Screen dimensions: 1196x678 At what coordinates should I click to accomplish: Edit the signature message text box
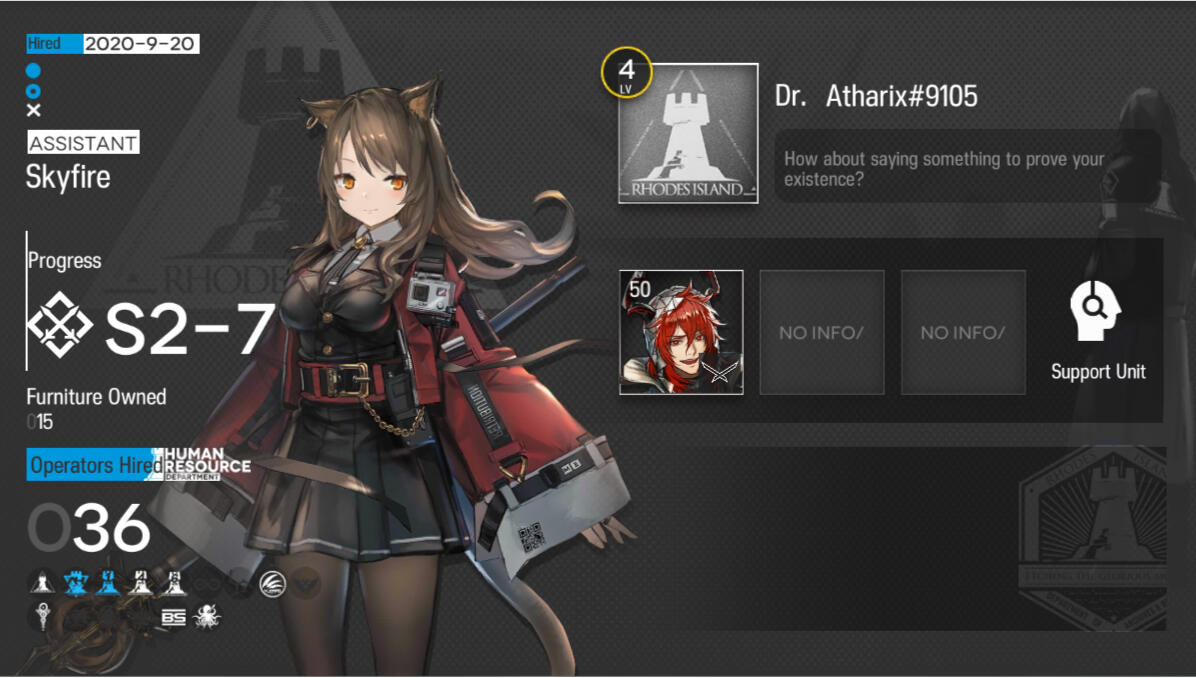click(x=967, y=168)
